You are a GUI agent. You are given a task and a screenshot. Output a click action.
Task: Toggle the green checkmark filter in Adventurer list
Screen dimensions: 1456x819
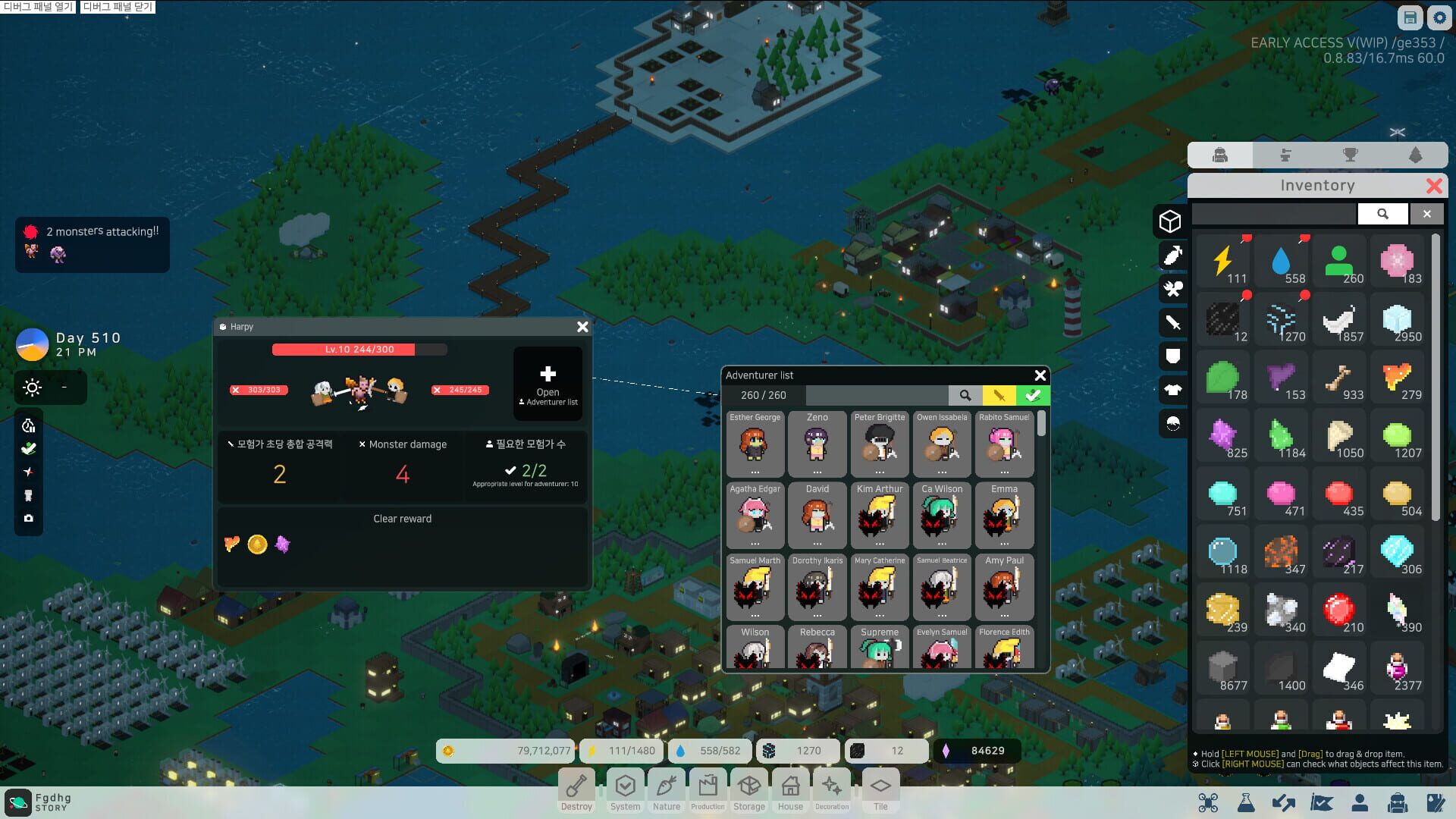(1032, 395)
